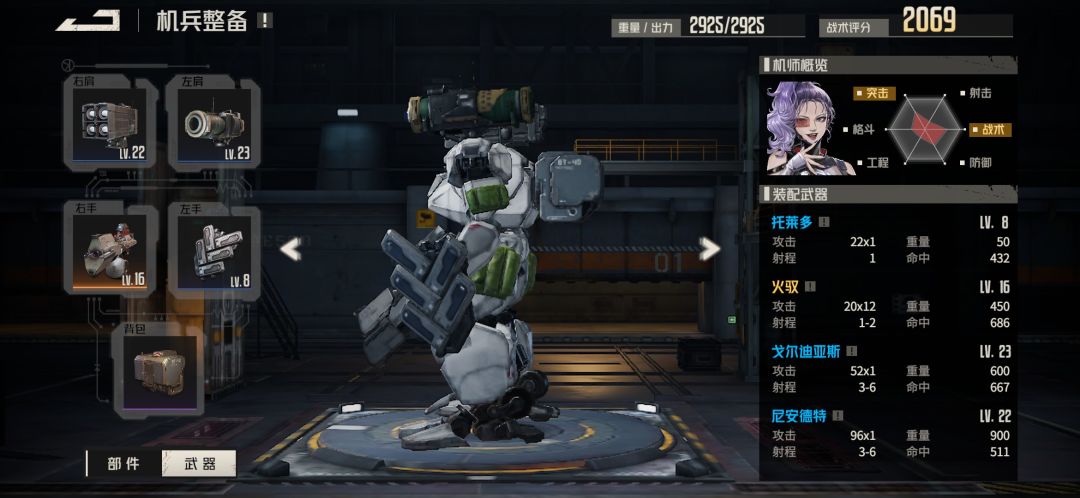Open the left hand weapon slot
Viewport: 1080px width, 498px height.
point(214,250)
